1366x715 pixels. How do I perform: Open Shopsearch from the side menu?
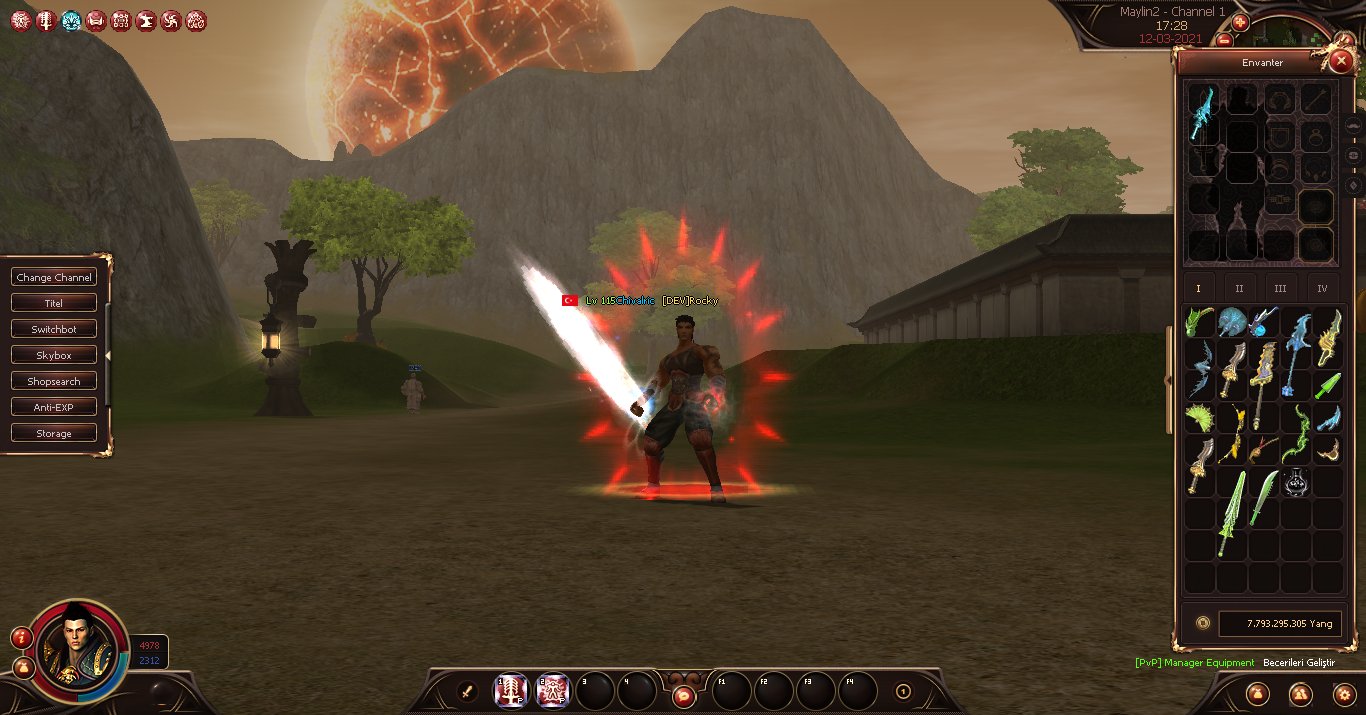54,381
